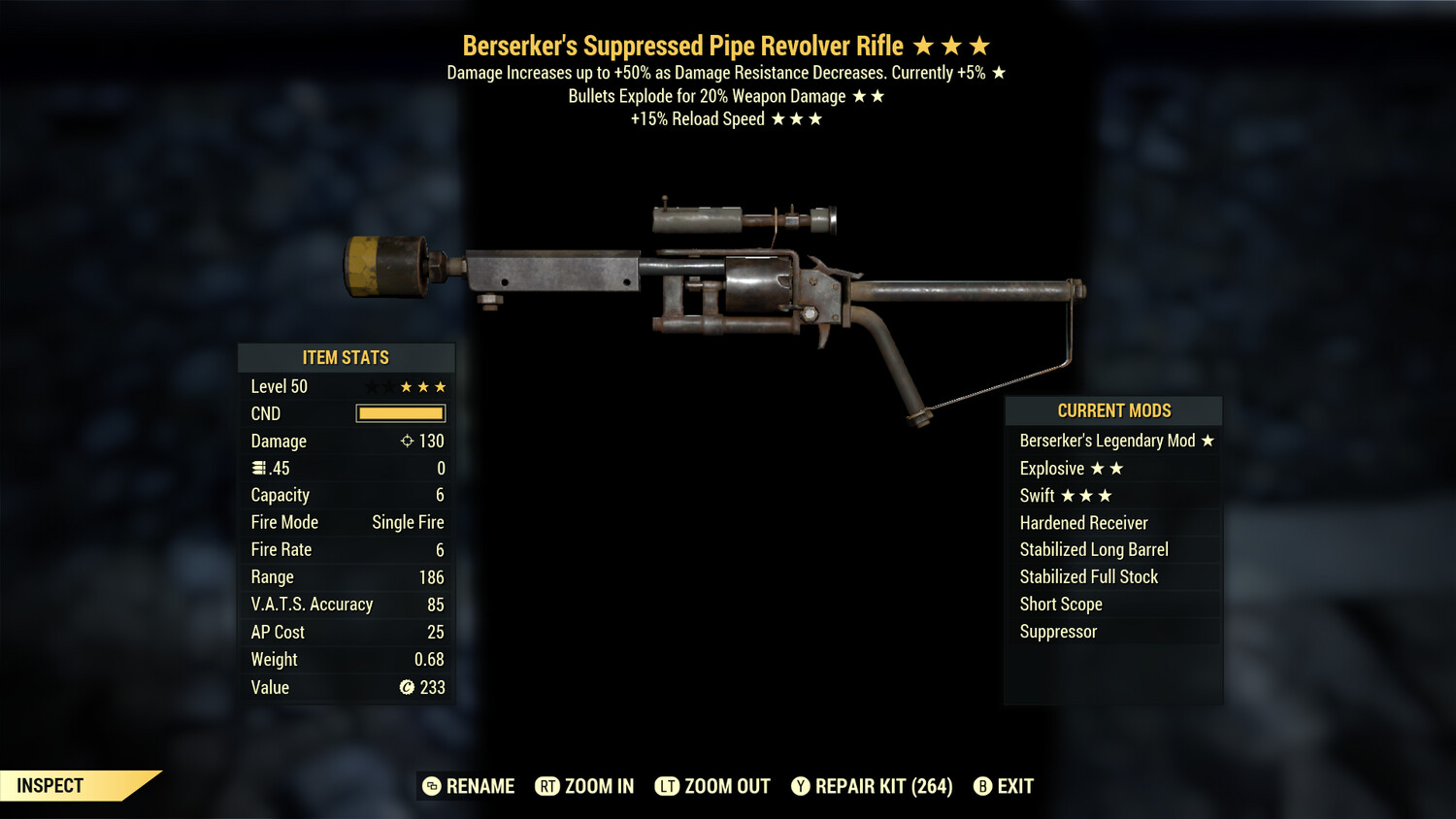Open the Fire Mode Single Fire selector

[407, 522]
